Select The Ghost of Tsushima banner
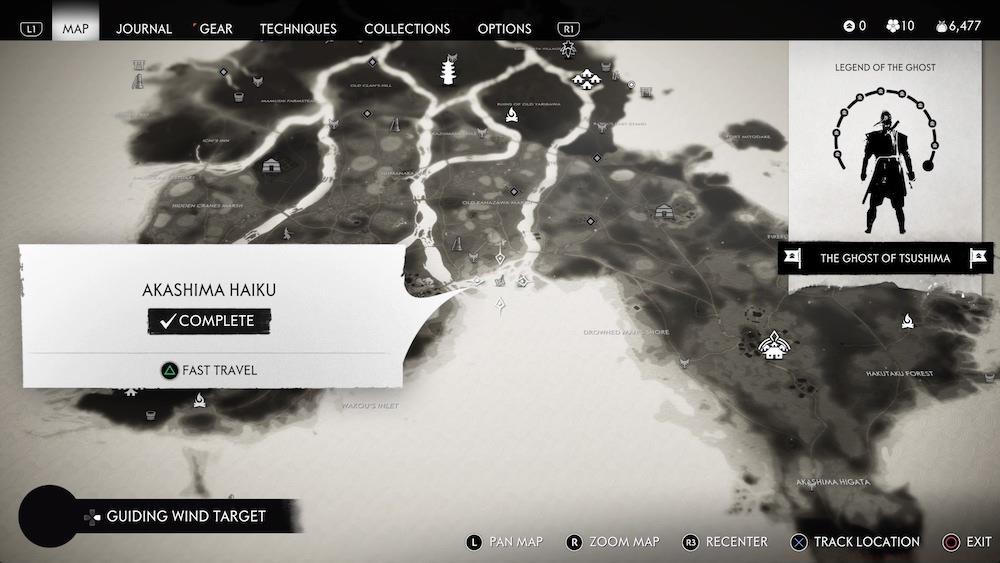This screenshot has height=563, width=1000. tap(885, 258)
